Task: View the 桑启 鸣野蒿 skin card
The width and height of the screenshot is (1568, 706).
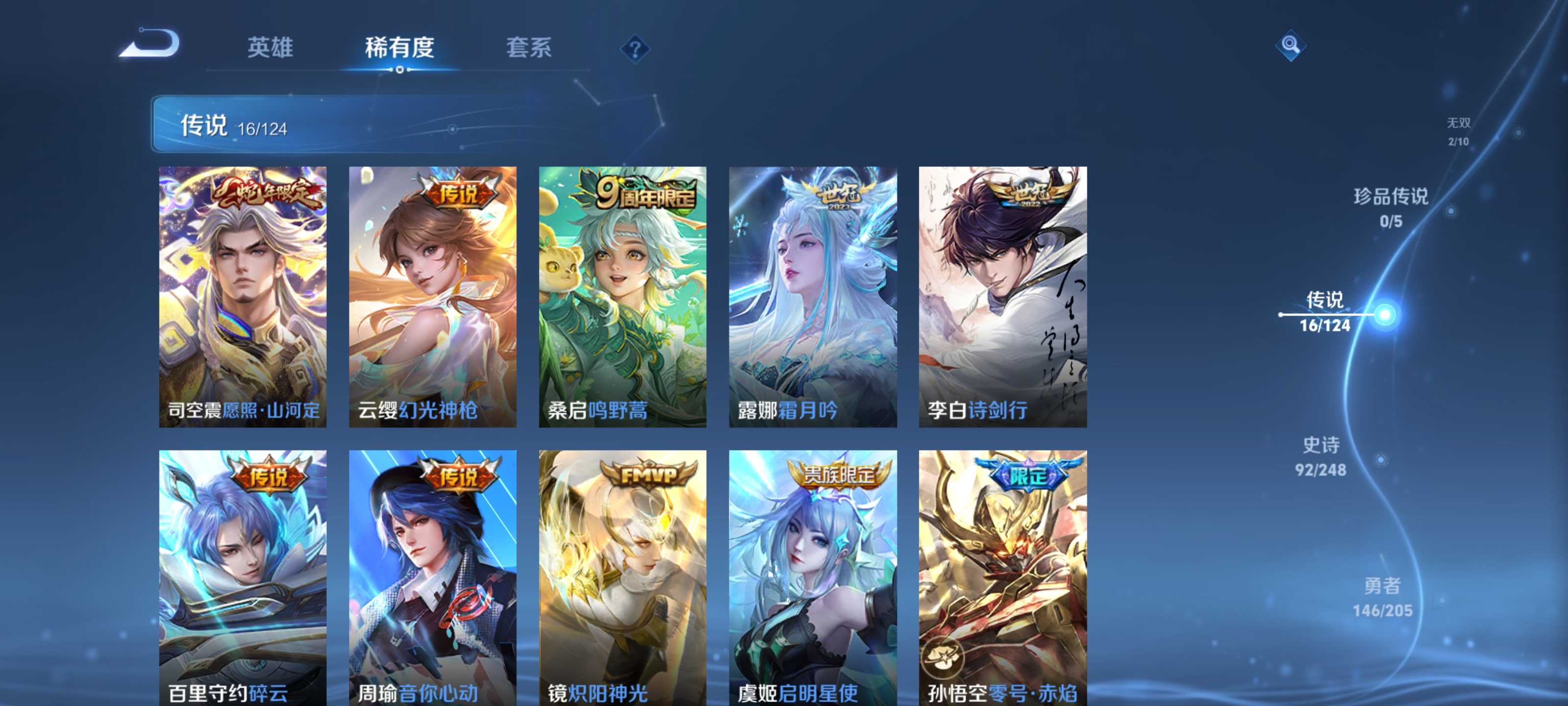Action: pos(623,297)
